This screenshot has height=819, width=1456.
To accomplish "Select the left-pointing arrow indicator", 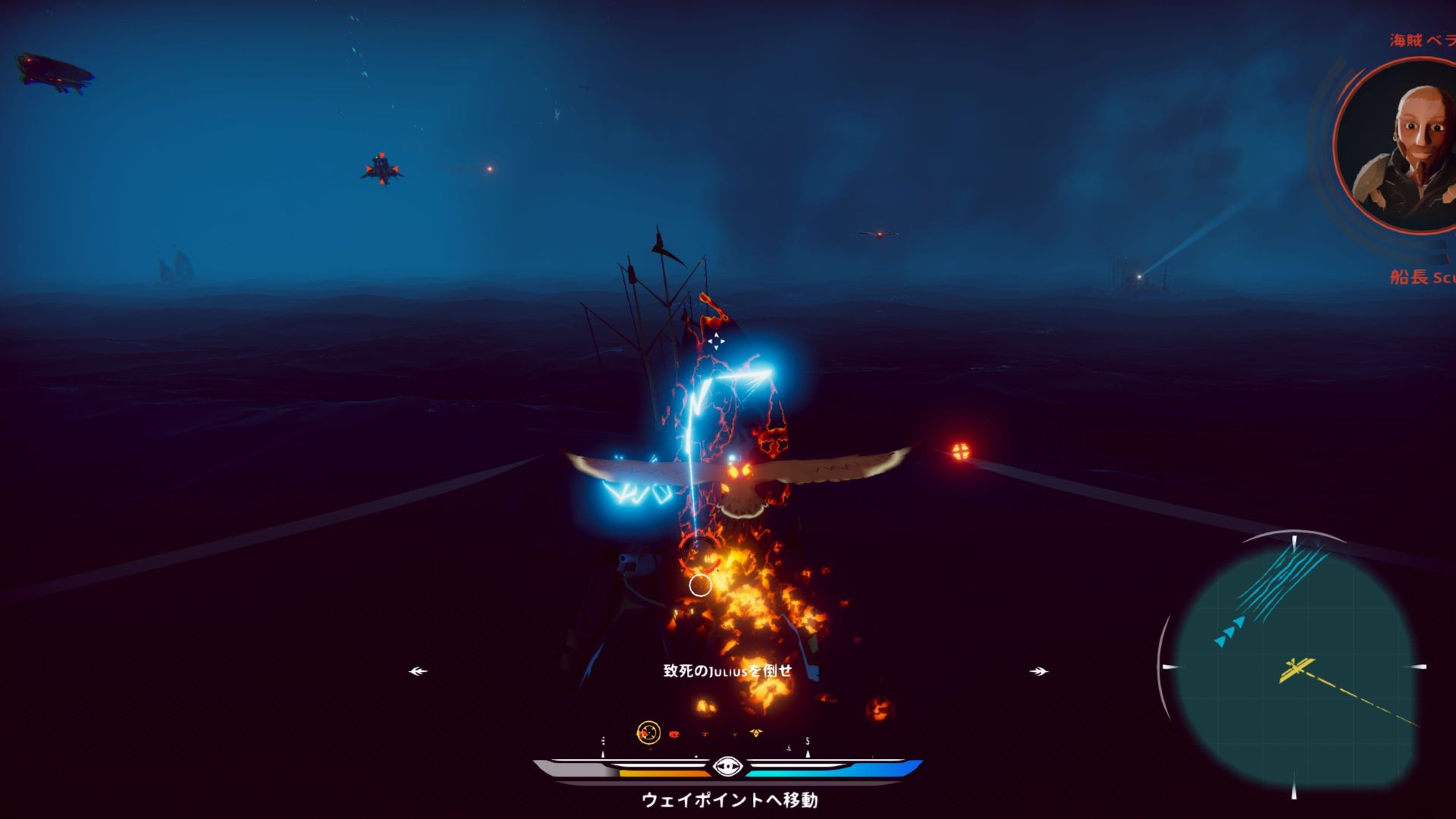I will click(x=418, y=671).
